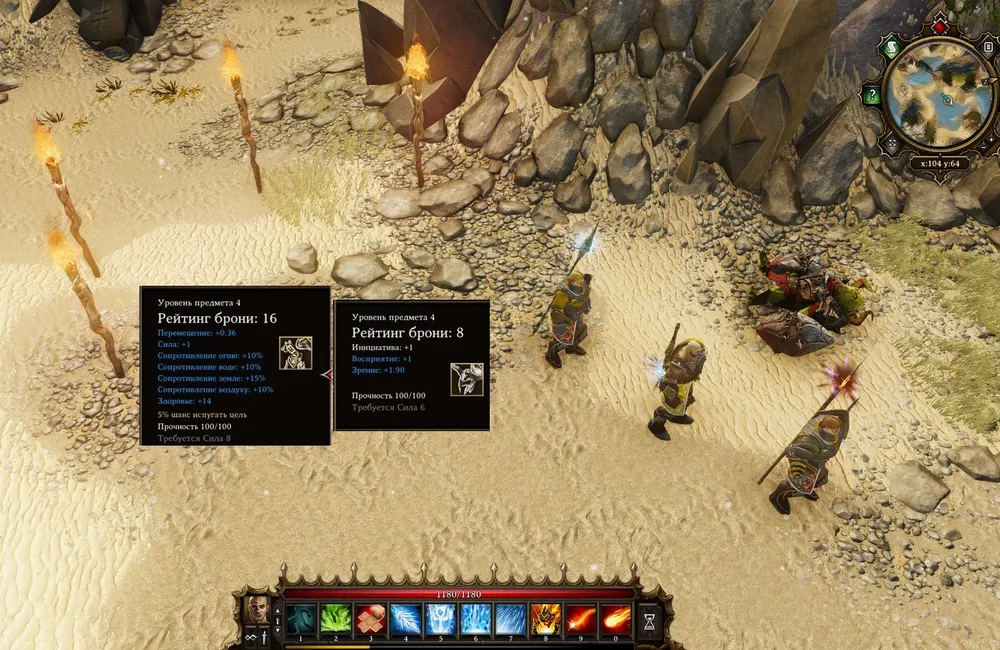
Task: Toggle the infinity chain icon under portrait
Action: coord(250,638)
